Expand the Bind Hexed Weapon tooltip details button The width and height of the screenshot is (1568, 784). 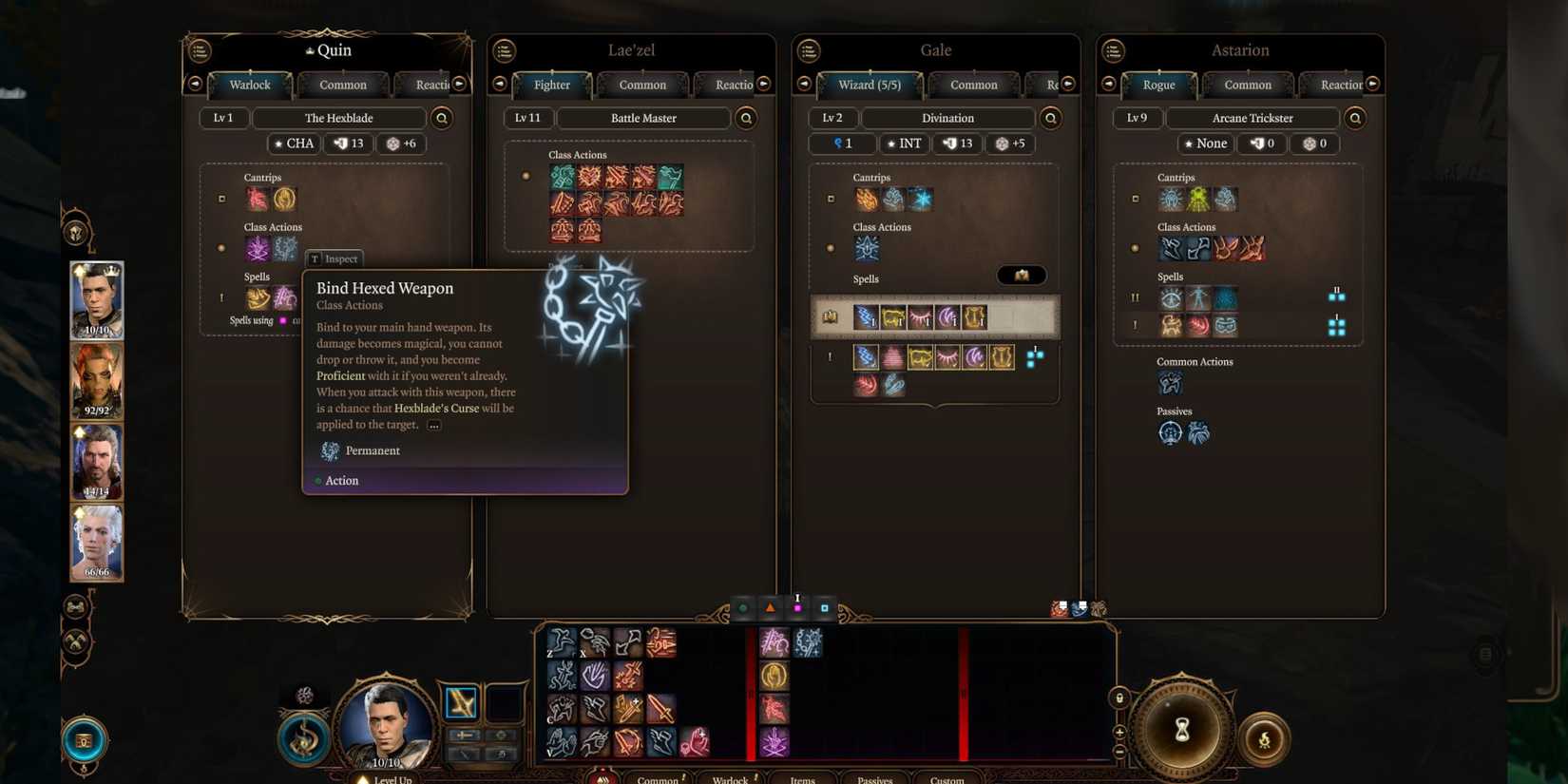click(433, 425)
